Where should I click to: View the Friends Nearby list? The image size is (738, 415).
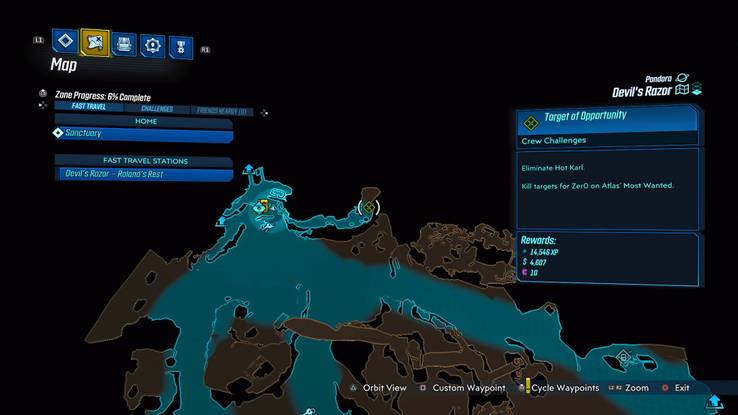click(222, 108)
